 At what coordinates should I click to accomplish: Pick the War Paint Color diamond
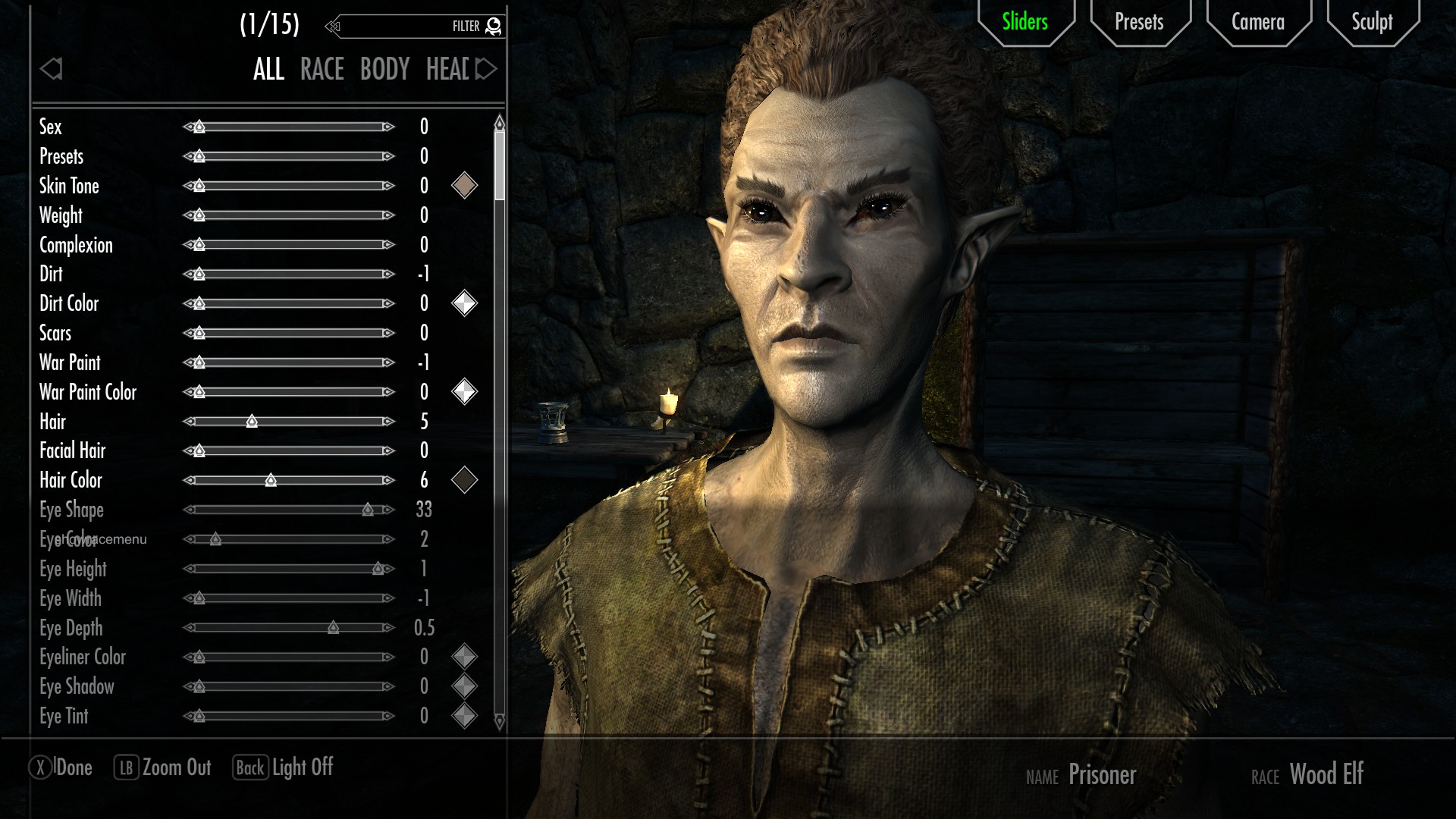(464, 392)
